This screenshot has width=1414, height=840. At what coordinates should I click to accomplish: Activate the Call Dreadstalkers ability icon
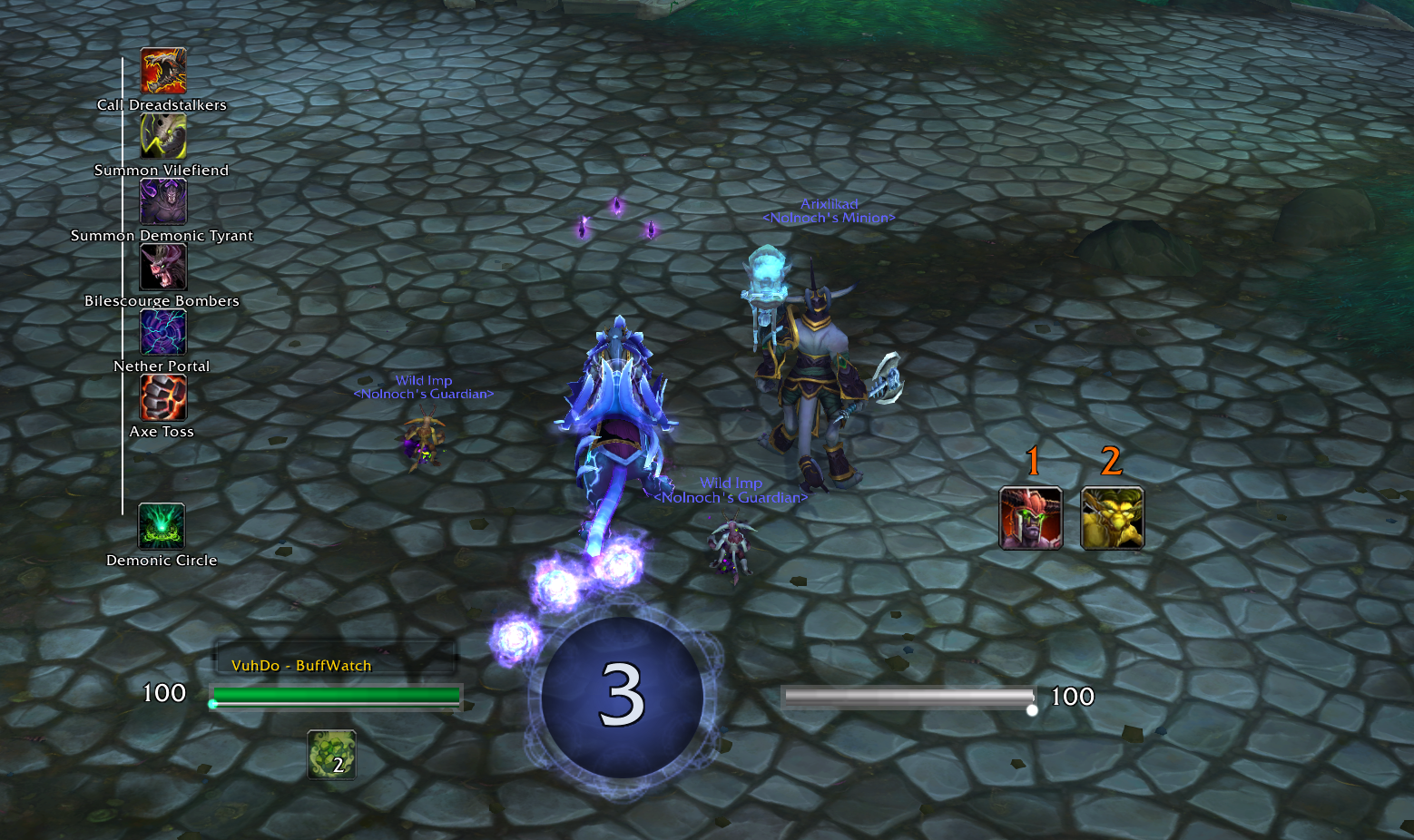click(163, 71)
